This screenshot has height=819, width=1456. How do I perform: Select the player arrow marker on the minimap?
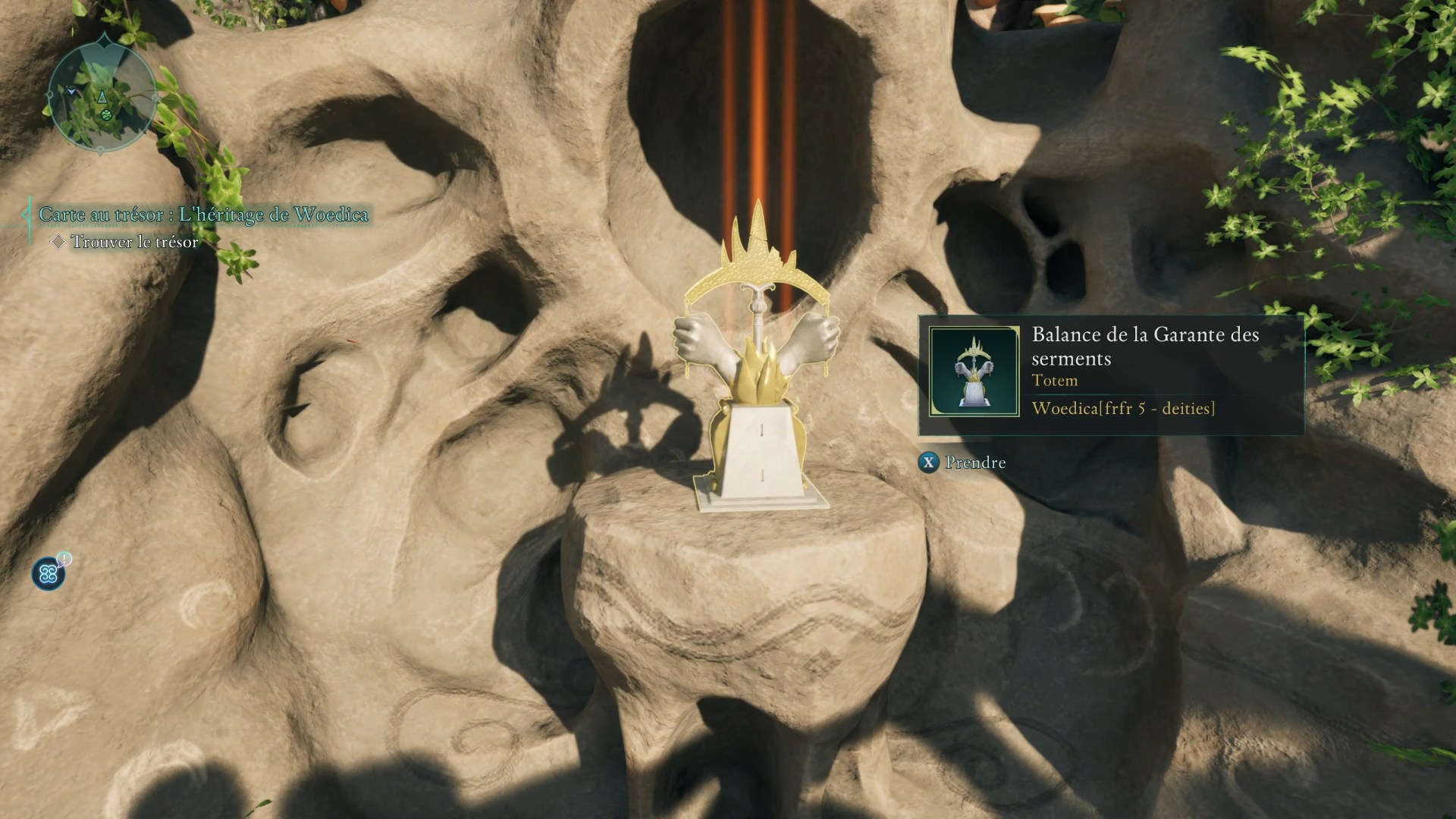[x=71, y=91]
